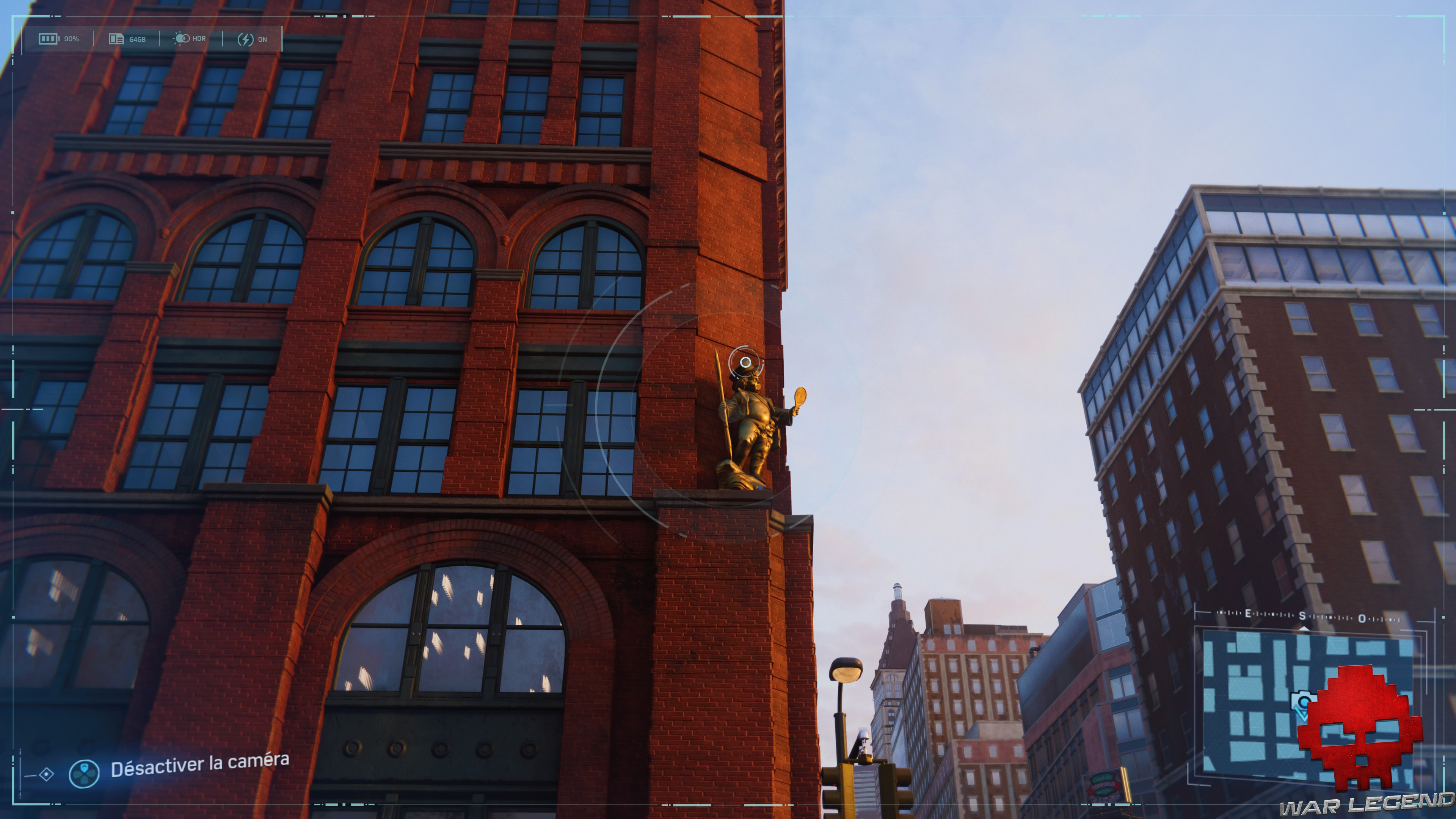The width and height of the screenshot is (1456, 819).
Task: Click the flash lightning bolt icon
Action: click(x=245, y=39)
